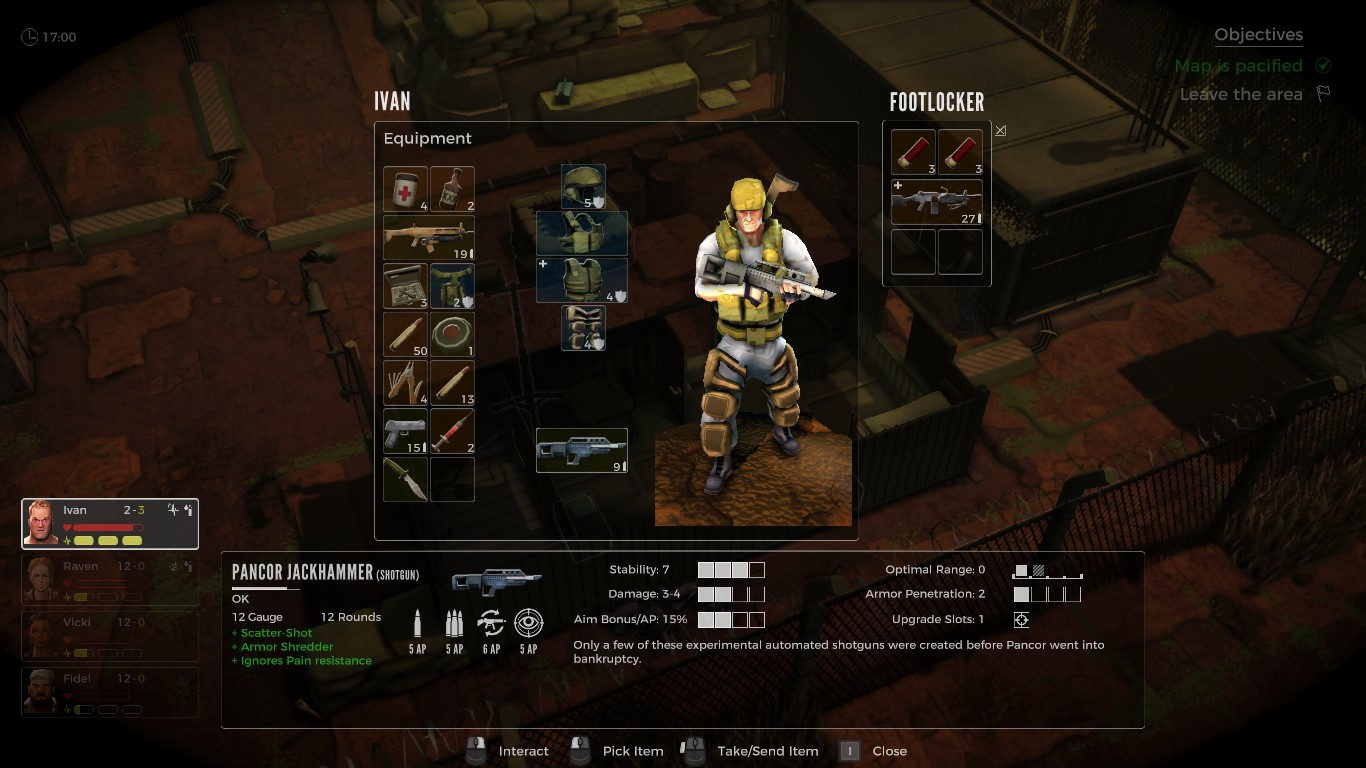
Task: Select the tool kit case slot
Action: pos(405,285)
